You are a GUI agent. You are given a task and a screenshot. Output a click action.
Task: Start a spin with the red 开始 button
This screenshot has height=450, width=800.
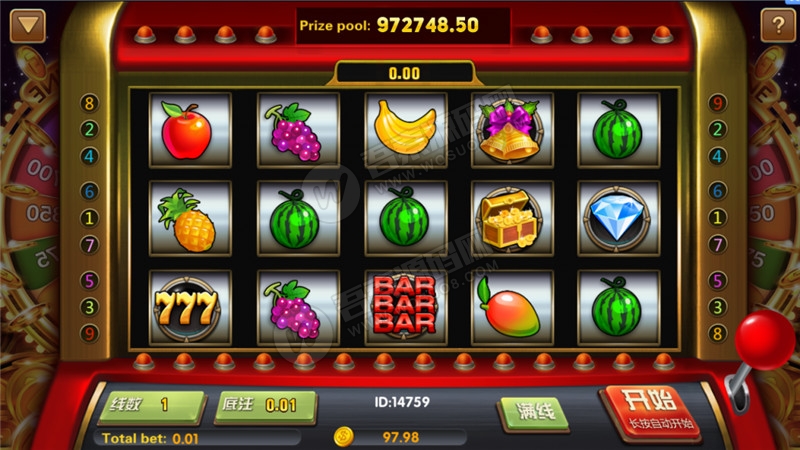point(650,410)
